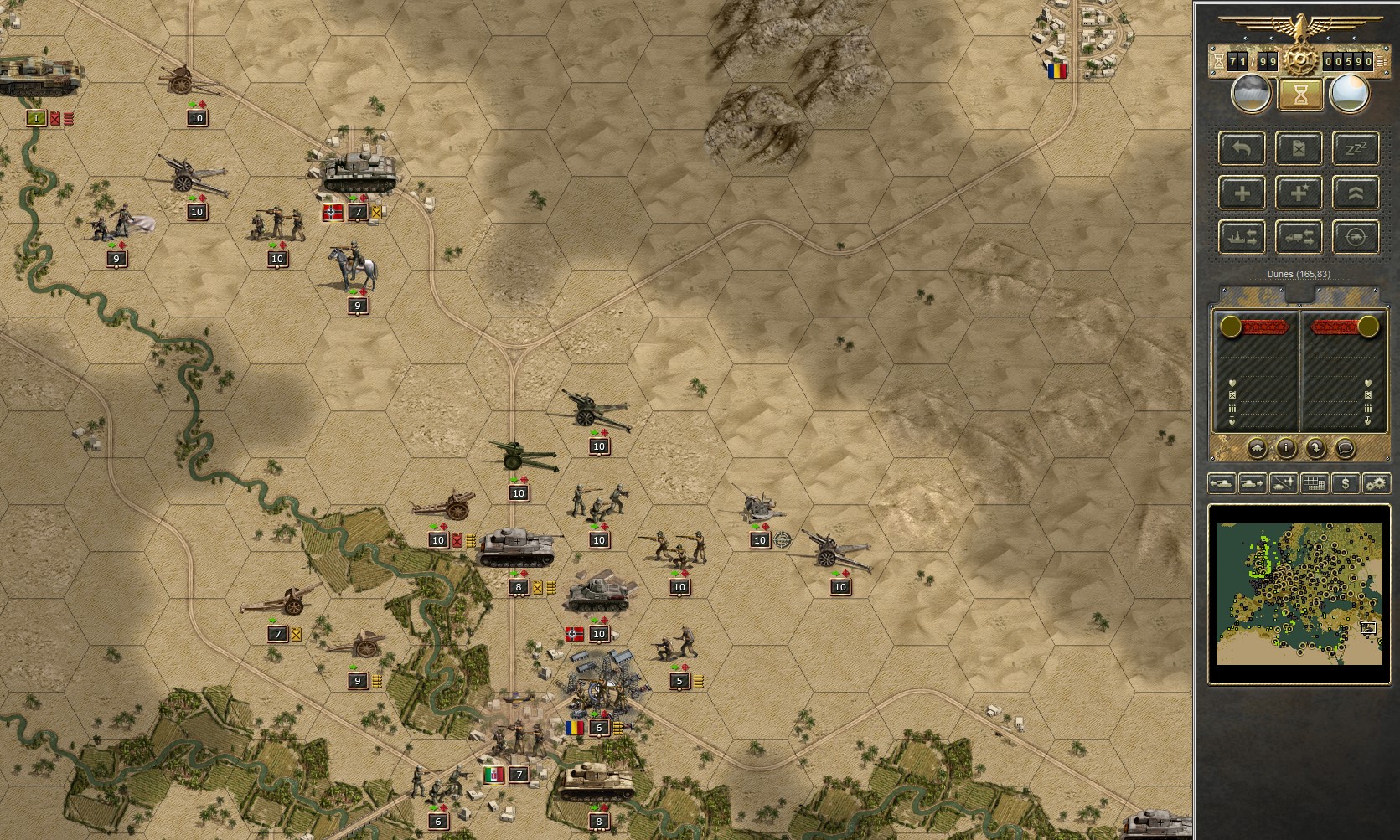Switch to the ground units tab in bottom toolbar

point(1222,484)
